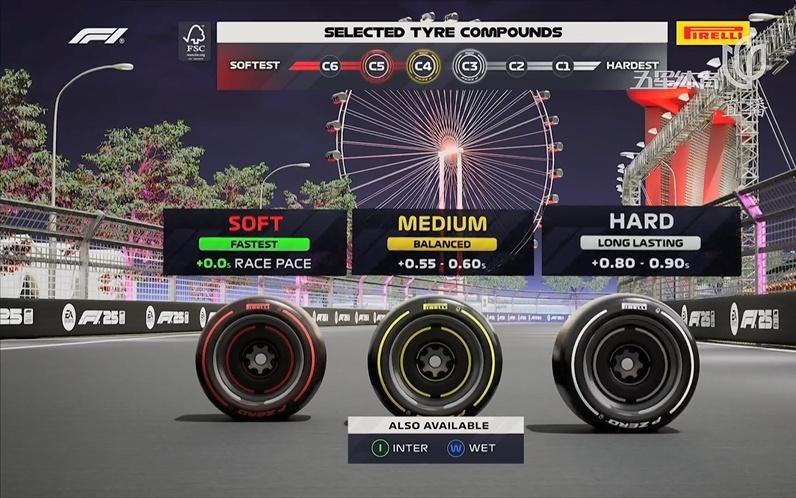The image size is (796, 498).
Task: Choose the MEDIUM tyre compound panel
Action: (x=443, y=242)
